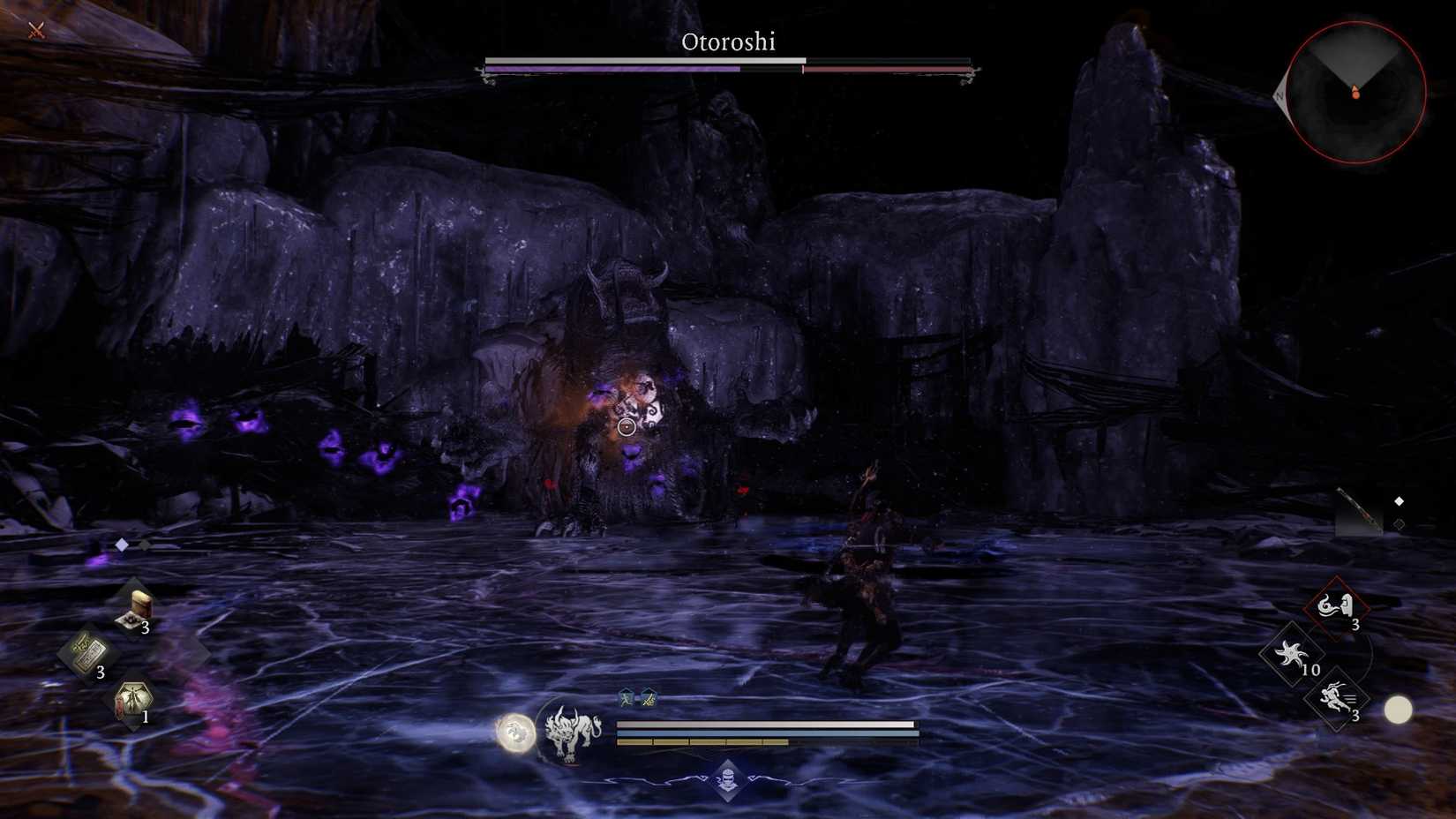Open the leftmost blue buff emblem above the health bar

tap(627, 698)
